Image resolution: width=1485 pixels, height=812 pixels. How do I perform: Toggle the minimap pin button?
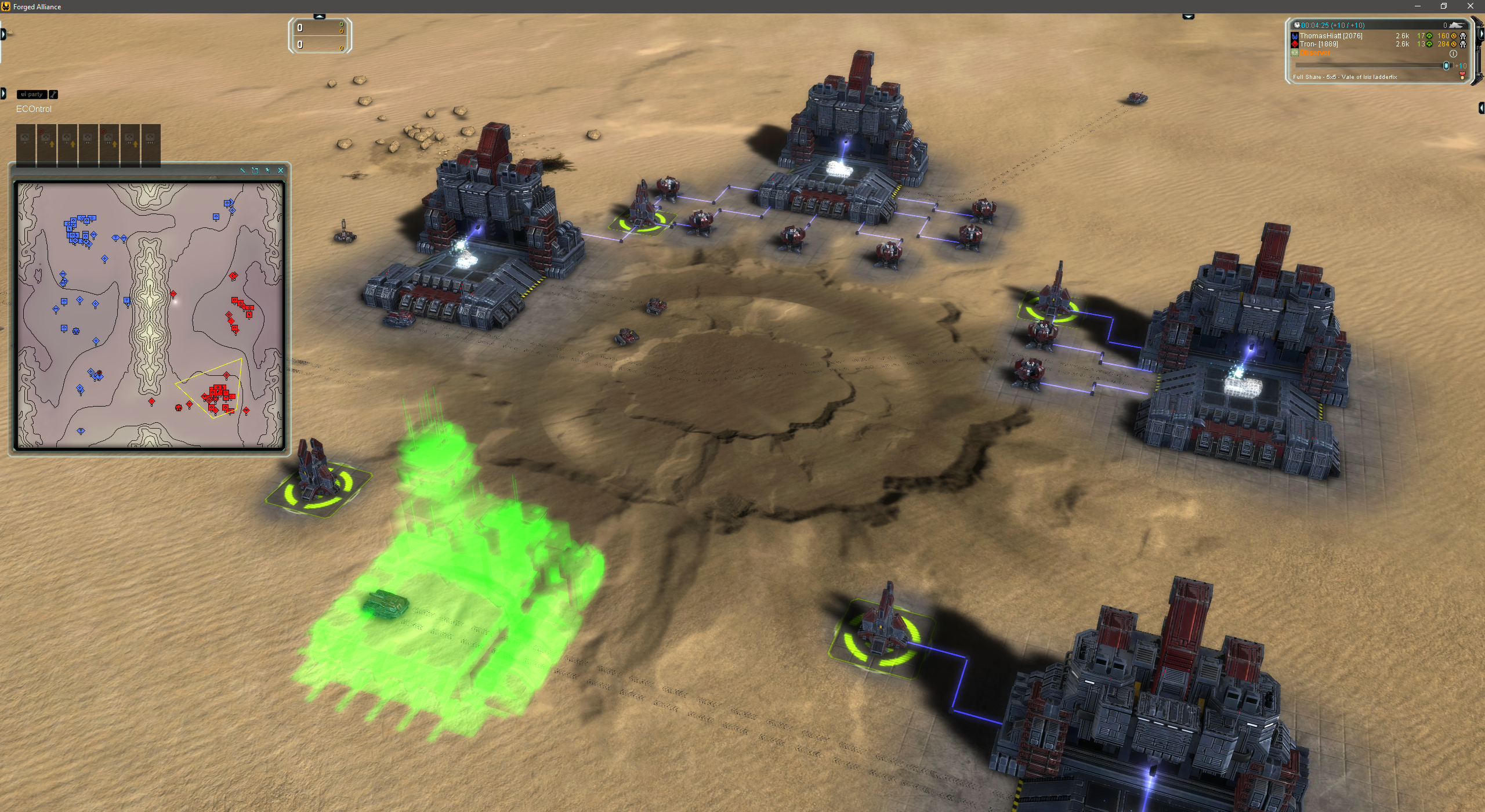point(267,171)
